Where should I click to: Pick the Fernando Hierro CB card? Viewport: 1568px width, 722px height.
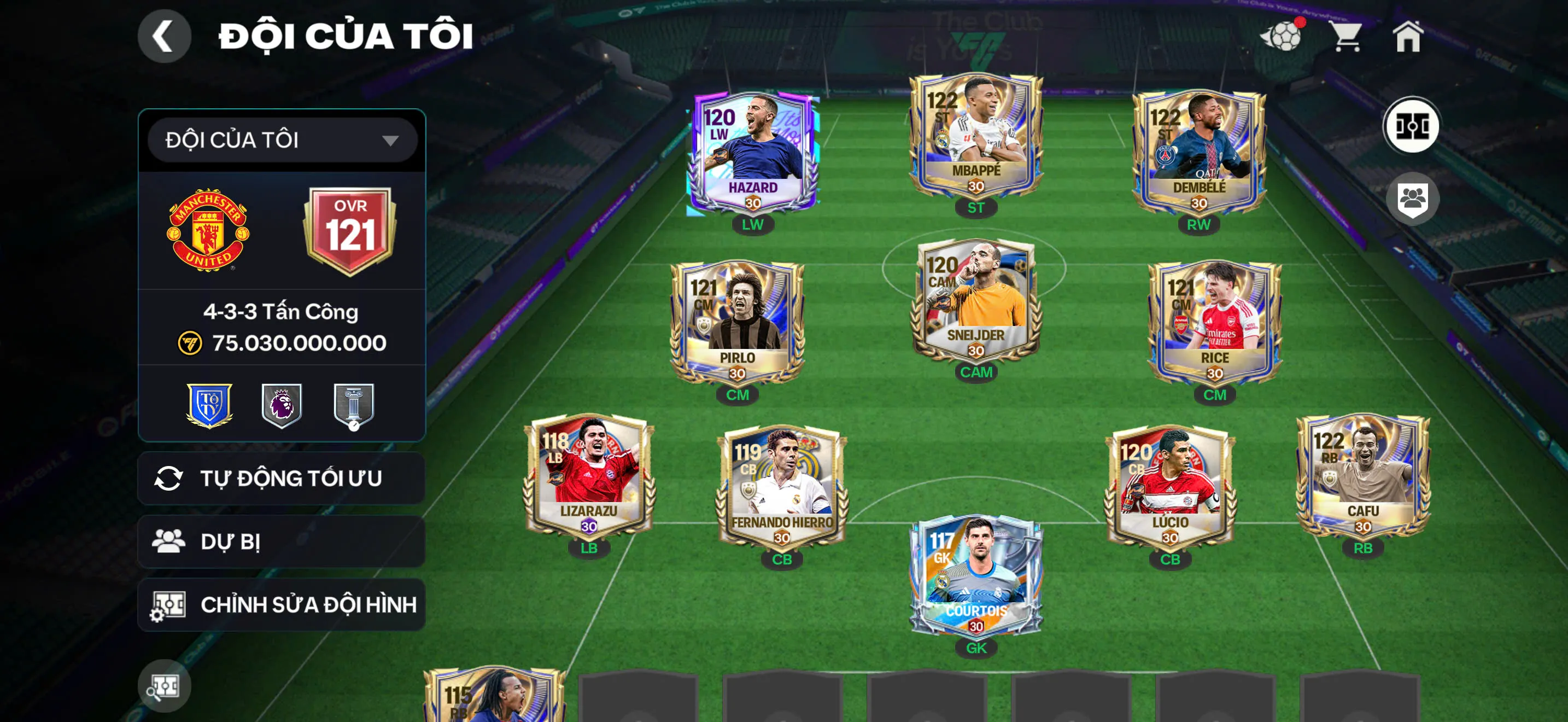click(x=782, y=486)
